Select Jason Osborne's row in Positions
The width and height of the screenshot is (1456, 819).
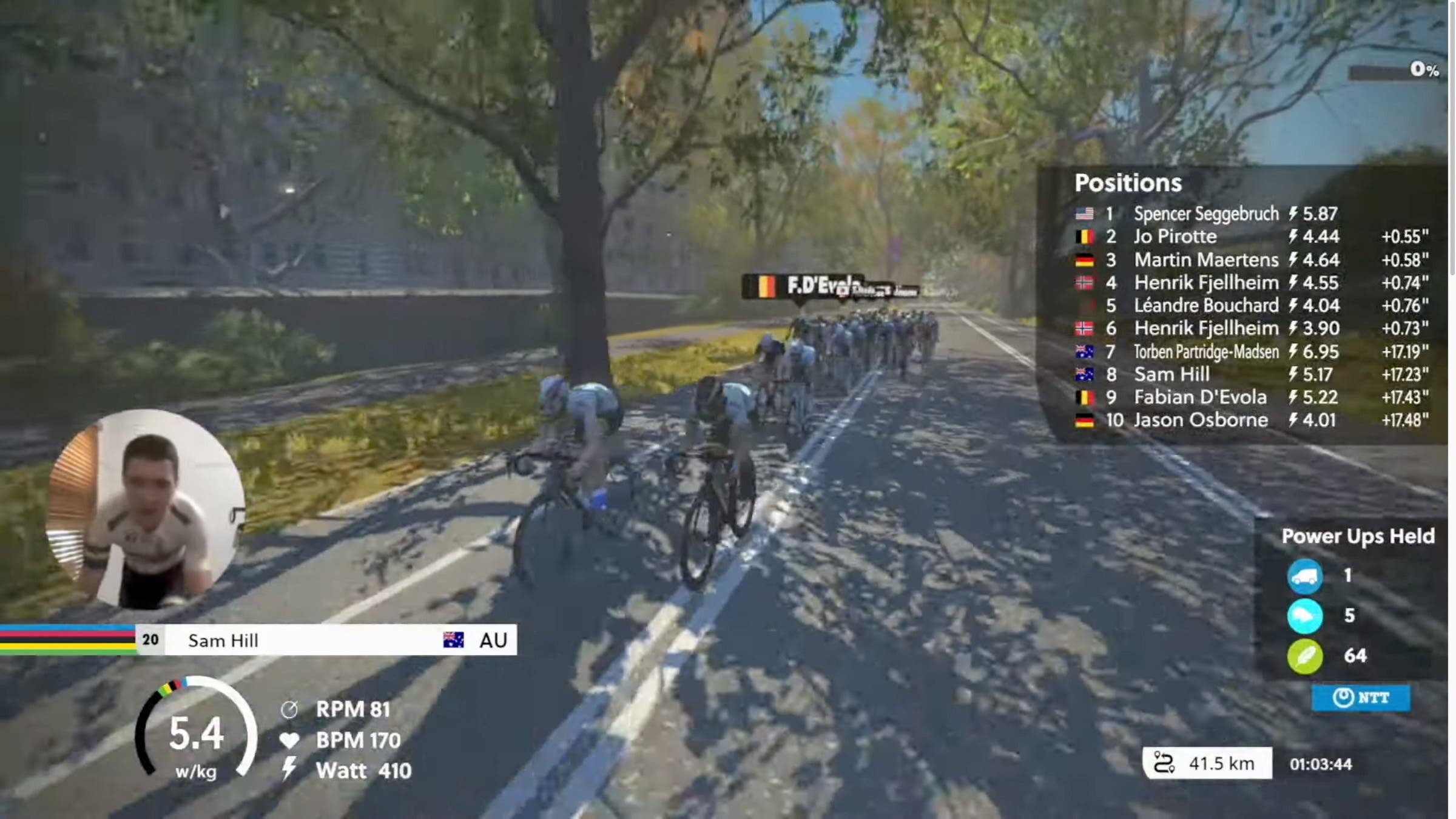point(1201,420)
